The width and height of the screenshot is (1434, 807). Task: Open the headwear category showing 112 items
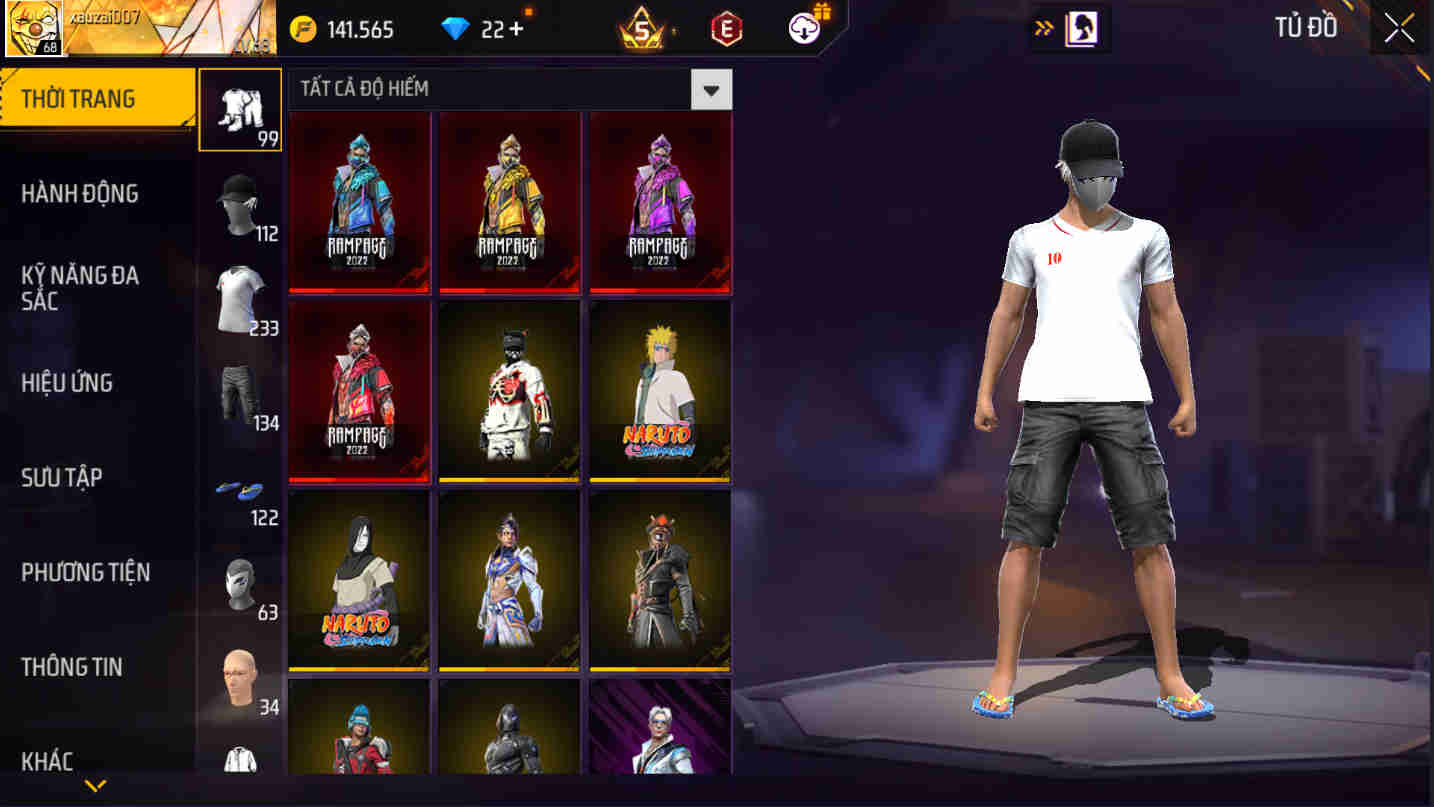[240, 200]
